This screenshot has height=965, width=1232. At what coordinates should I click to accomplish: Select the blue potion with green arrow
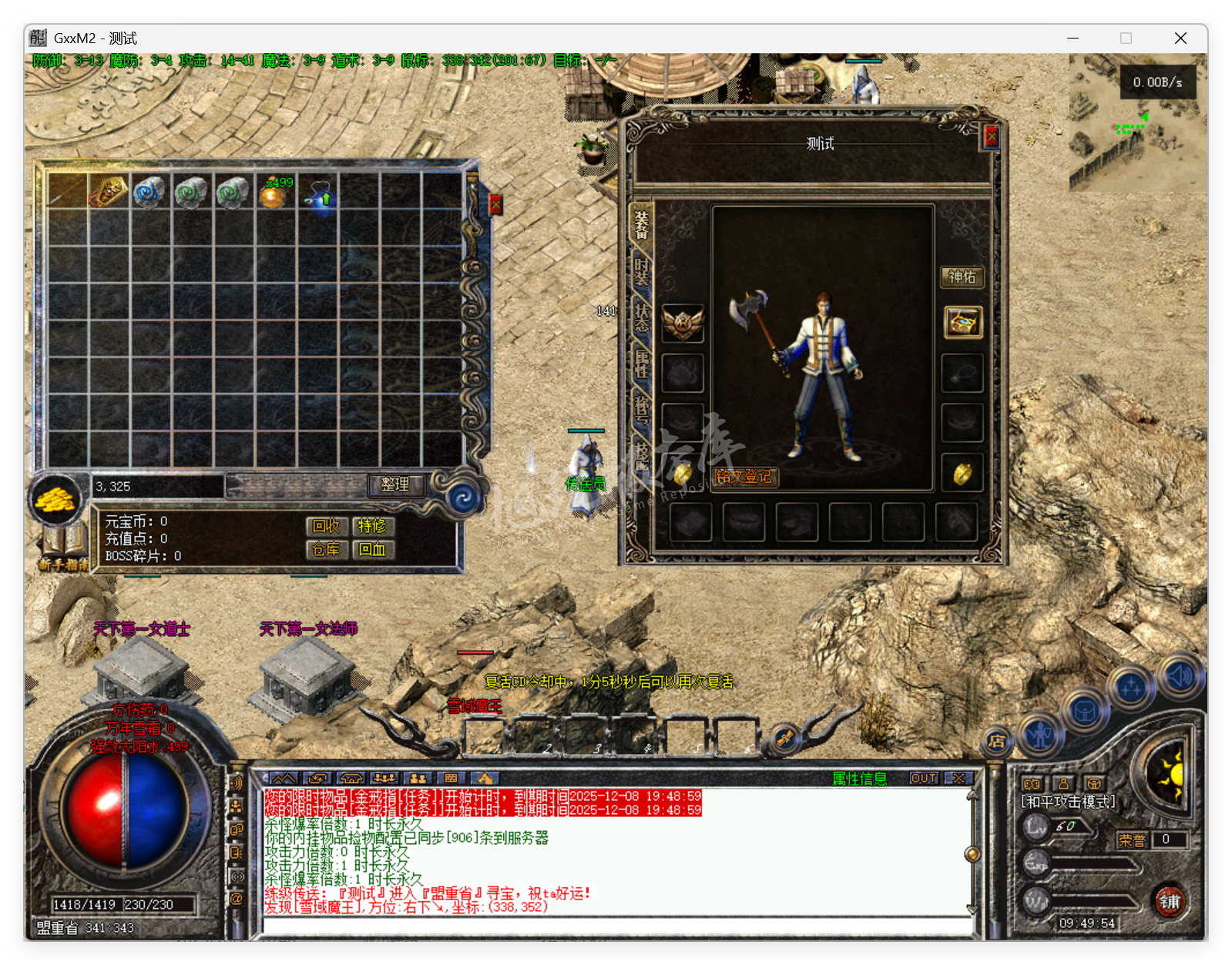pos(321,194)
